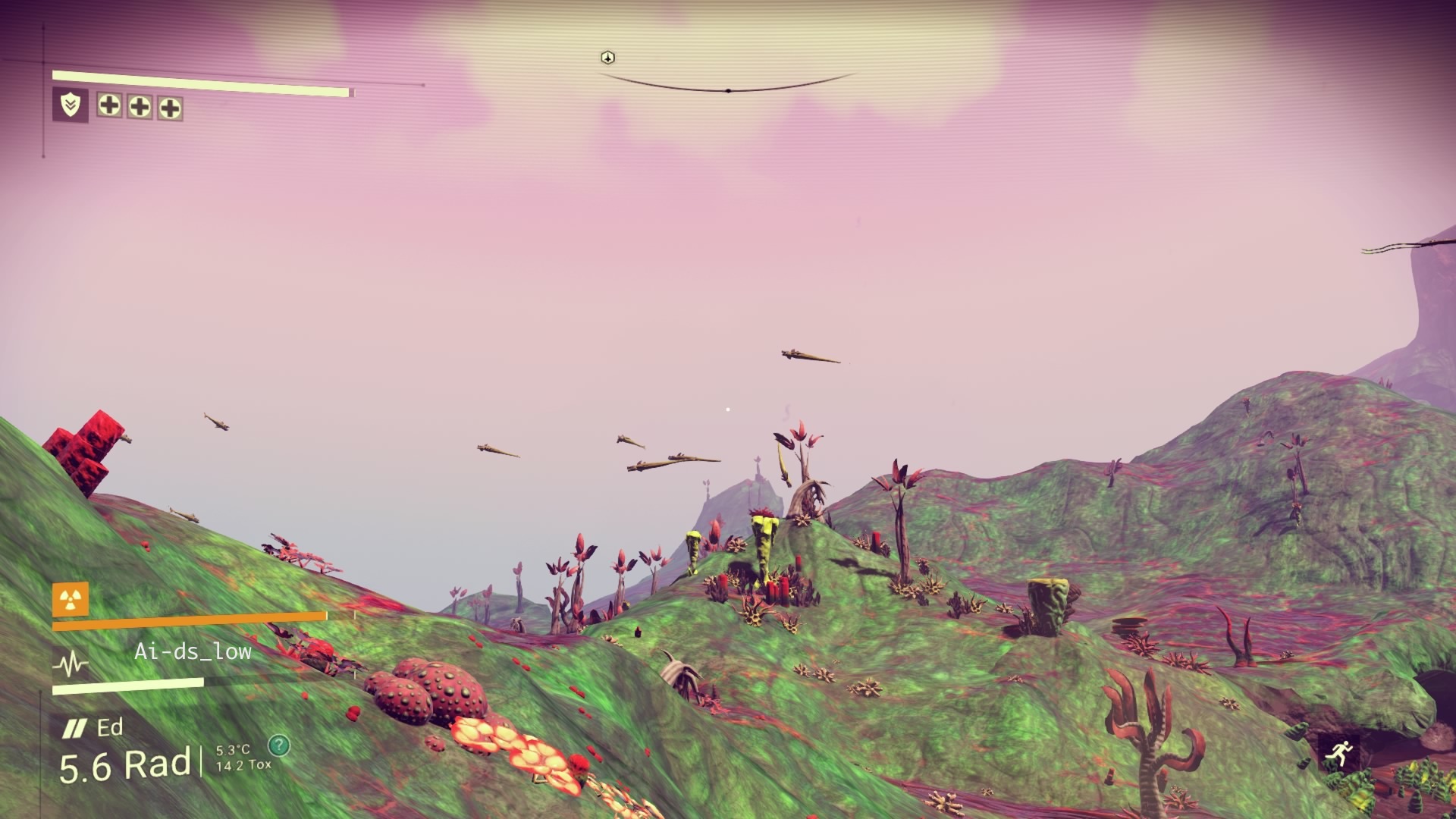Click the life support pulse icon

71,664
